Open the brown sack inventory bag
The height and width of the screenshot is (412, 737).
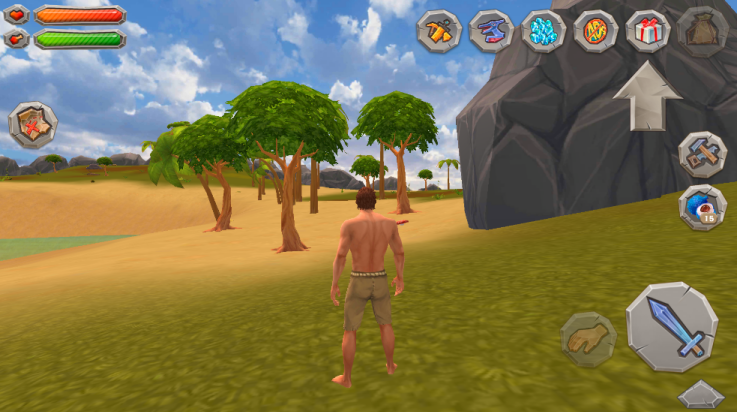(x=702, y=30)
